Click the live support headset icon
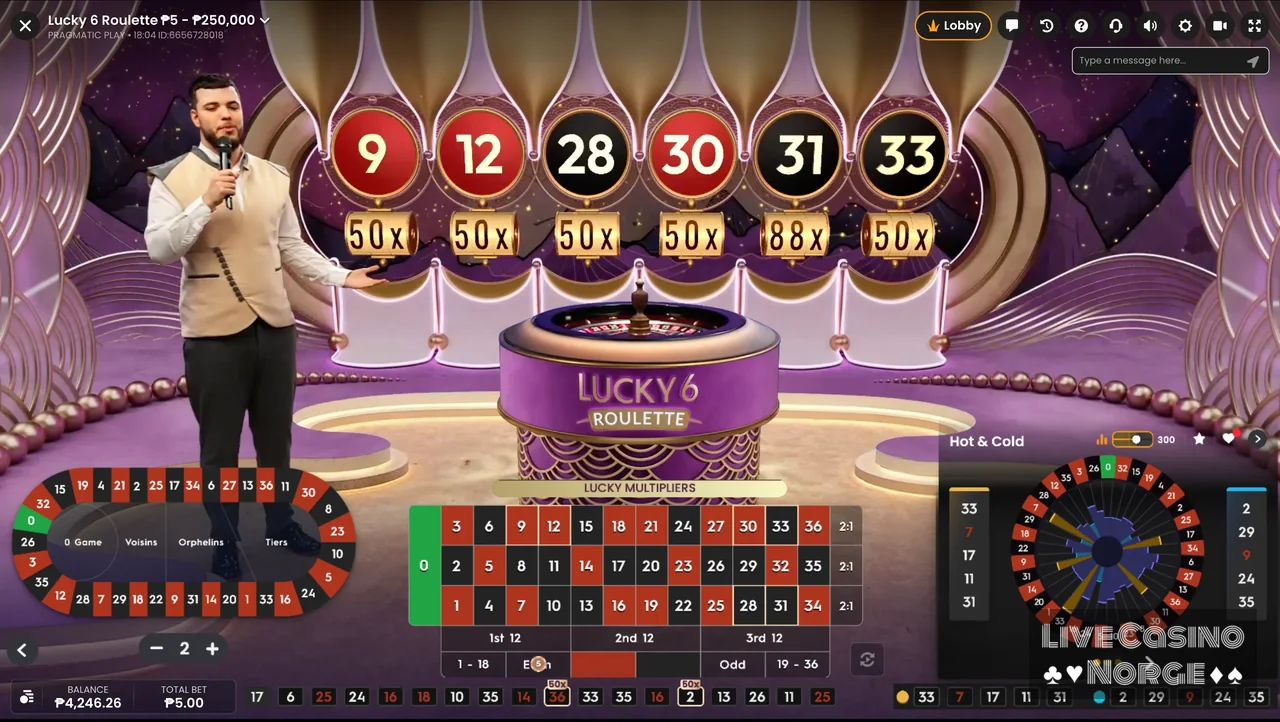This screenshot has width=1280, height=722. (1115, 25)
